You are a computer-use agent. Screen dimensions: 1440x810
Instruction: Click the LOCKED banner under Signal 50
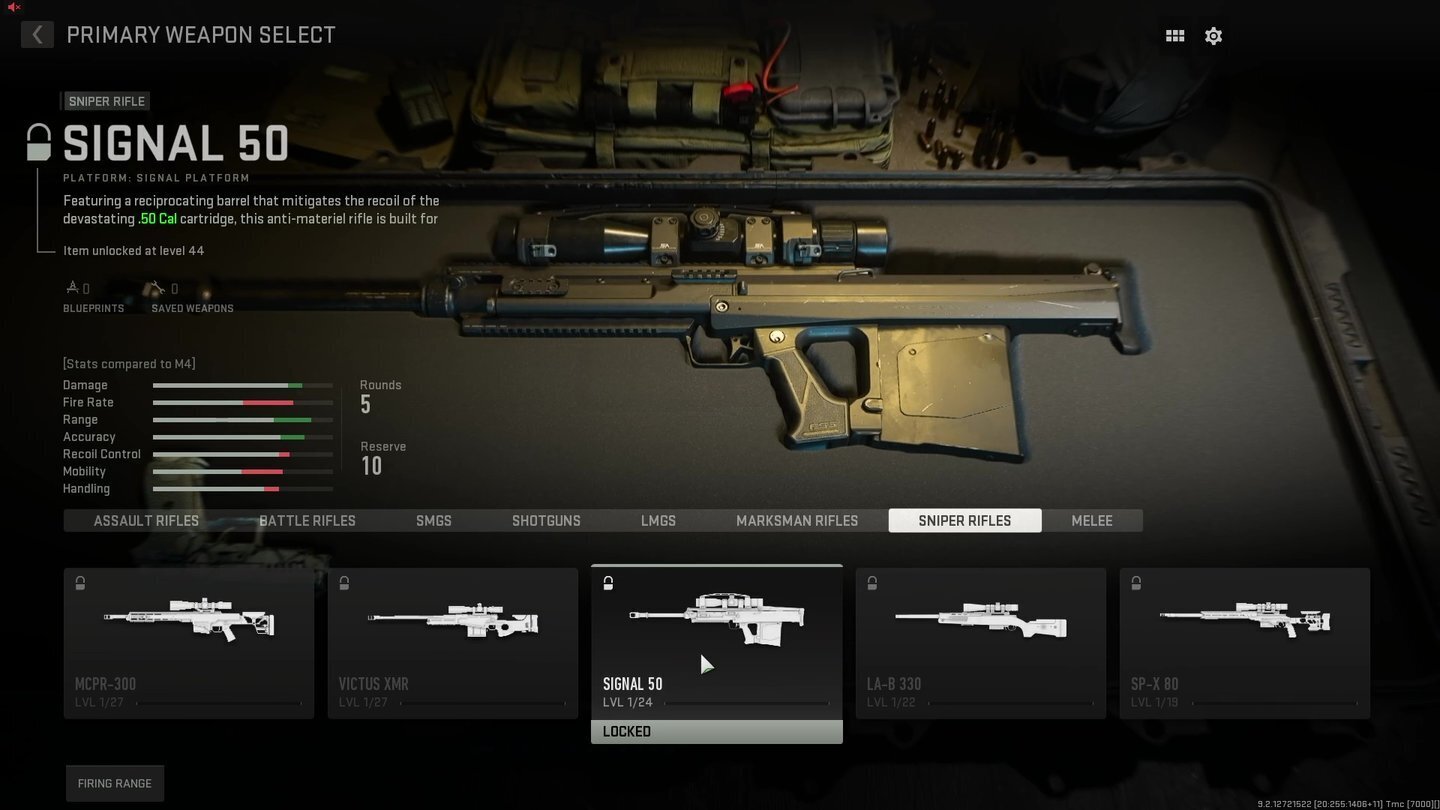click(x=716, y=731)
